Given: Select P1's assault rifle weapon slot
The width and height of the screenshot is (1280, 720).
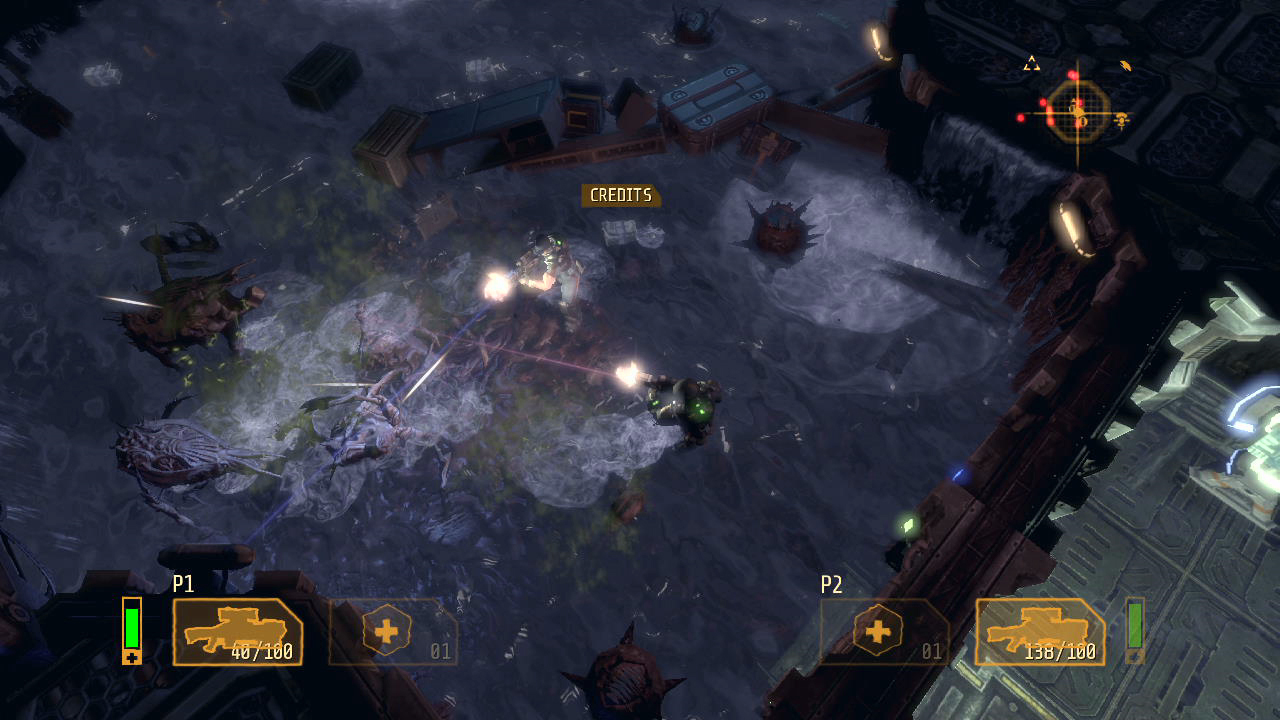Looking at the screenshot, I should click(238, 632).
